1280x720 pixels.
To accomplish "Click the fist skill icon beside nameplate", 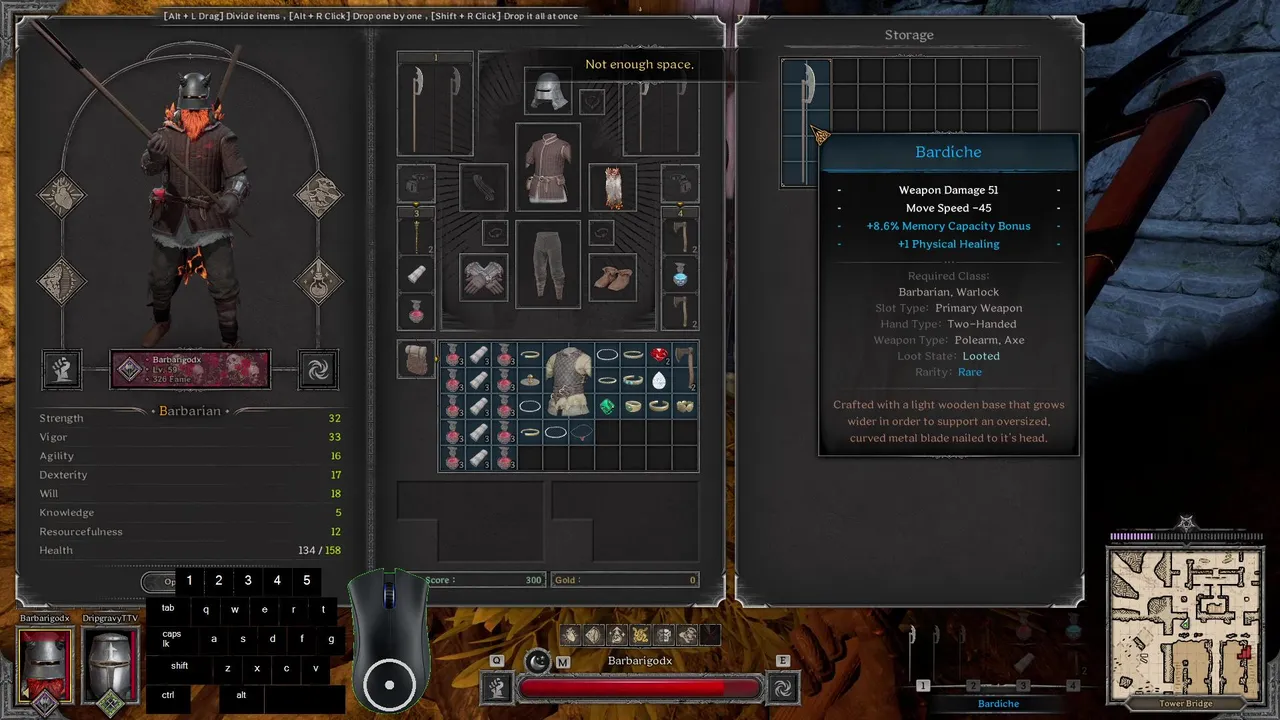I will click(62, 369).
